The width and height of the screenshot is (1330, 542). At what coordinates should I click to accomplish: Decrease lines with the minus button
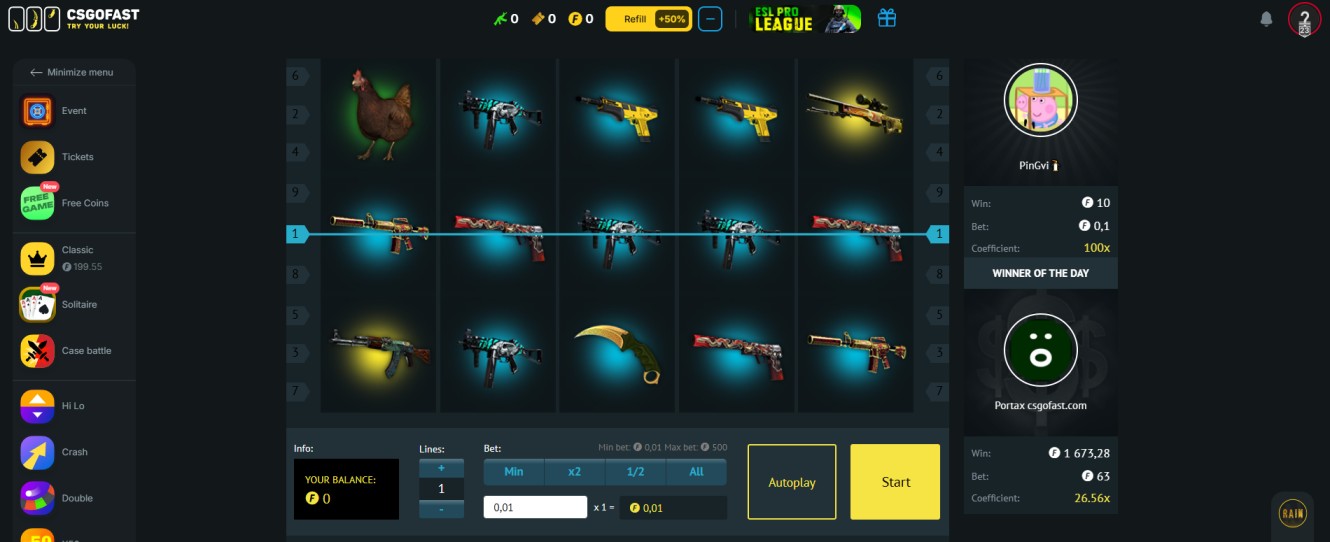click(441, 509)
